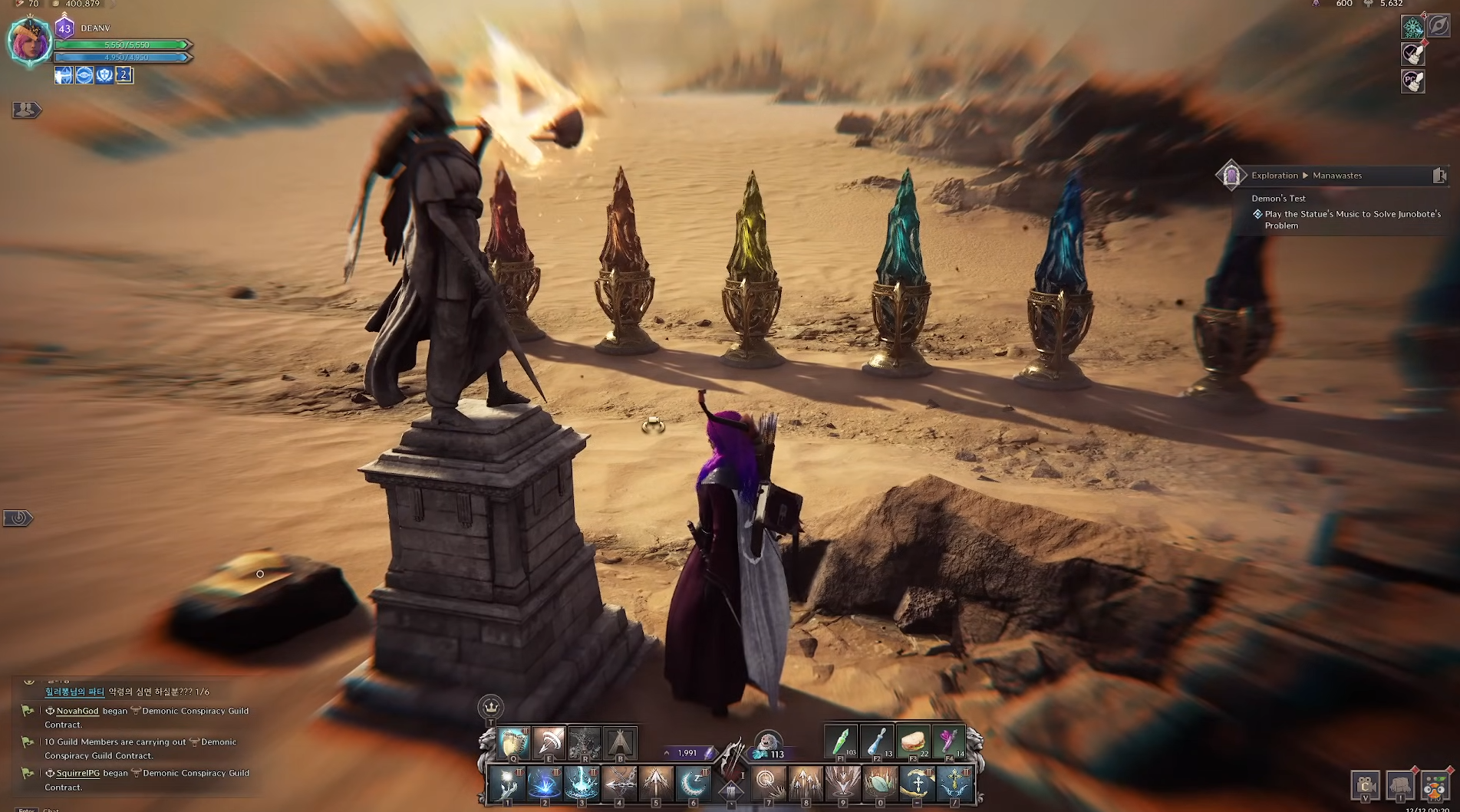Image resolution: width=1460 pixels, height=812 pixels.
Task: Use the purple crystal item slot
Action: (x=948, y=741)
